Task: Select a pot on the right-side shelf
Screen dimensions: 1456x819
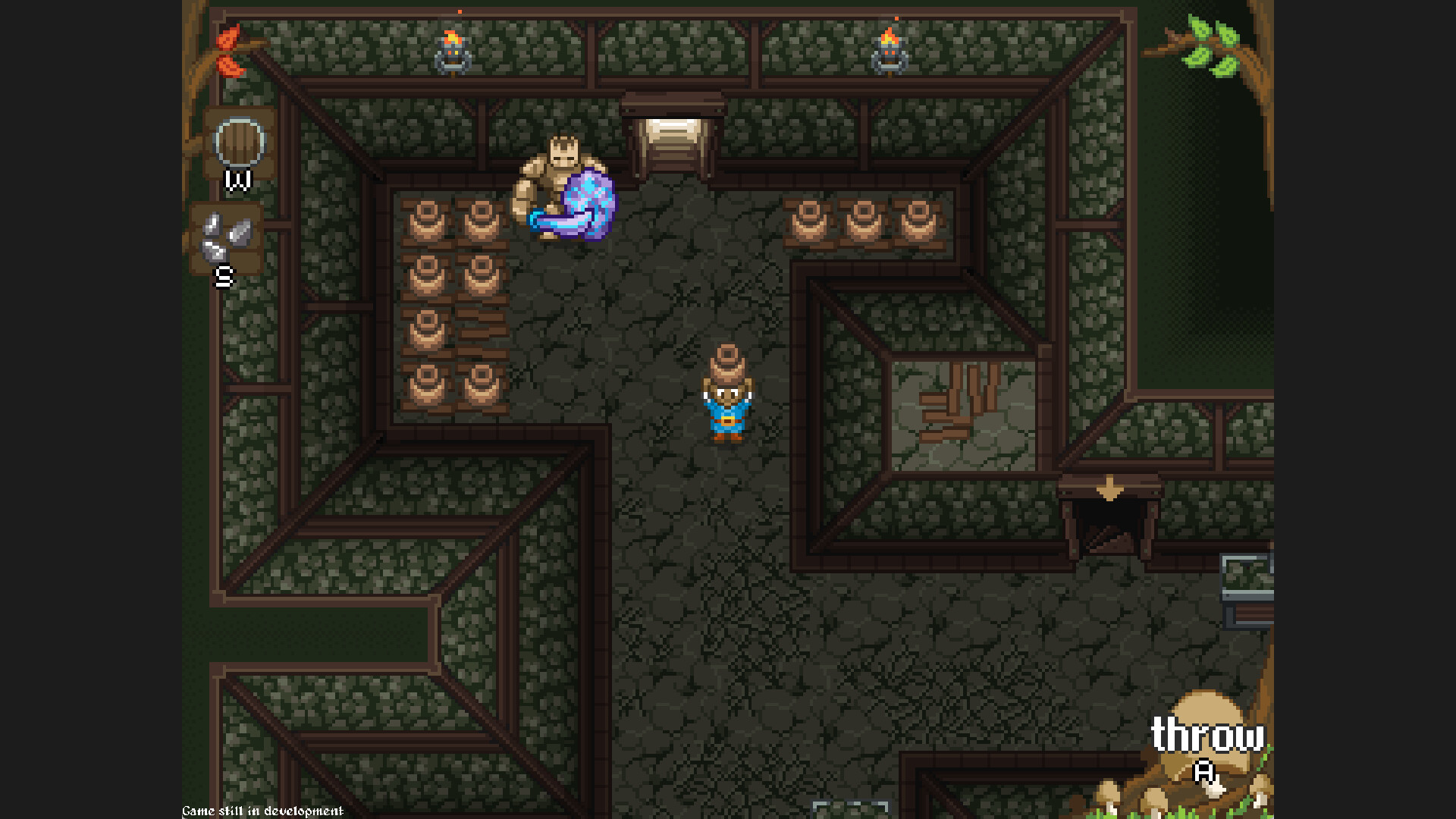Action: pyautogui.click(x=861, y=220)
